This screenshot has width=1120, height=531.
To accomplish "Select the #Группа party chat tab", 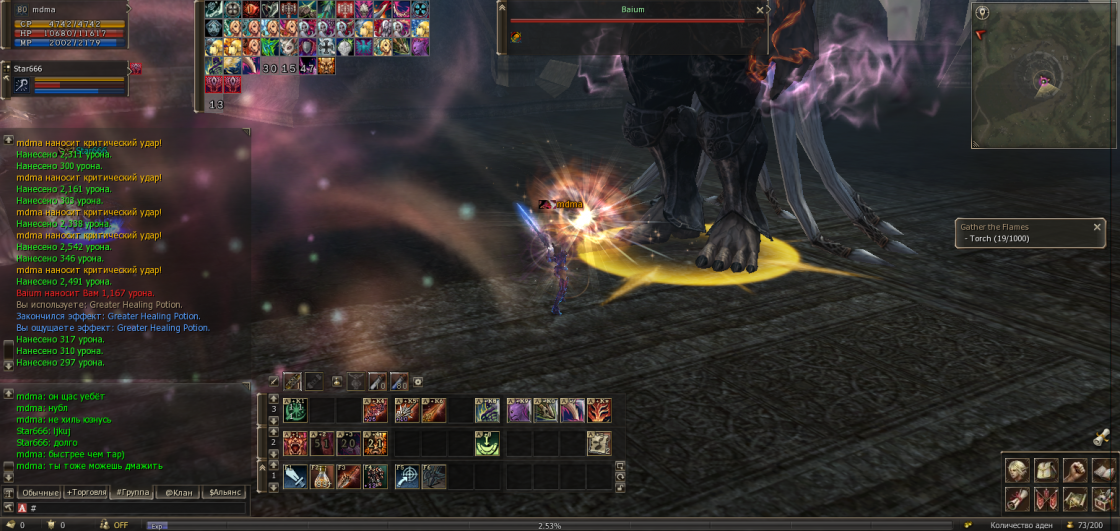I will [133, 493].
